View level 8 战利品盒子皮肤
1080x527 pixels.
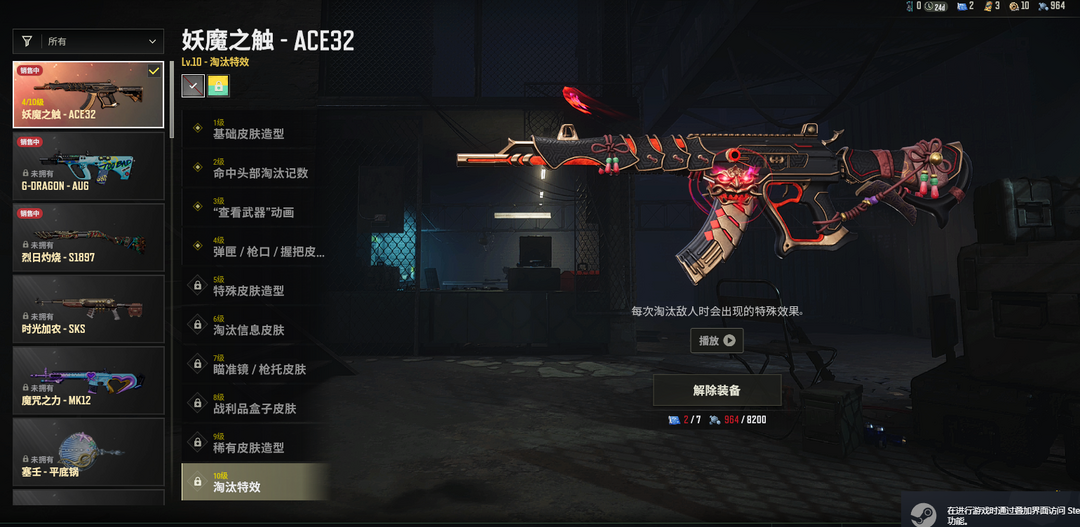[x=255, y=403]
